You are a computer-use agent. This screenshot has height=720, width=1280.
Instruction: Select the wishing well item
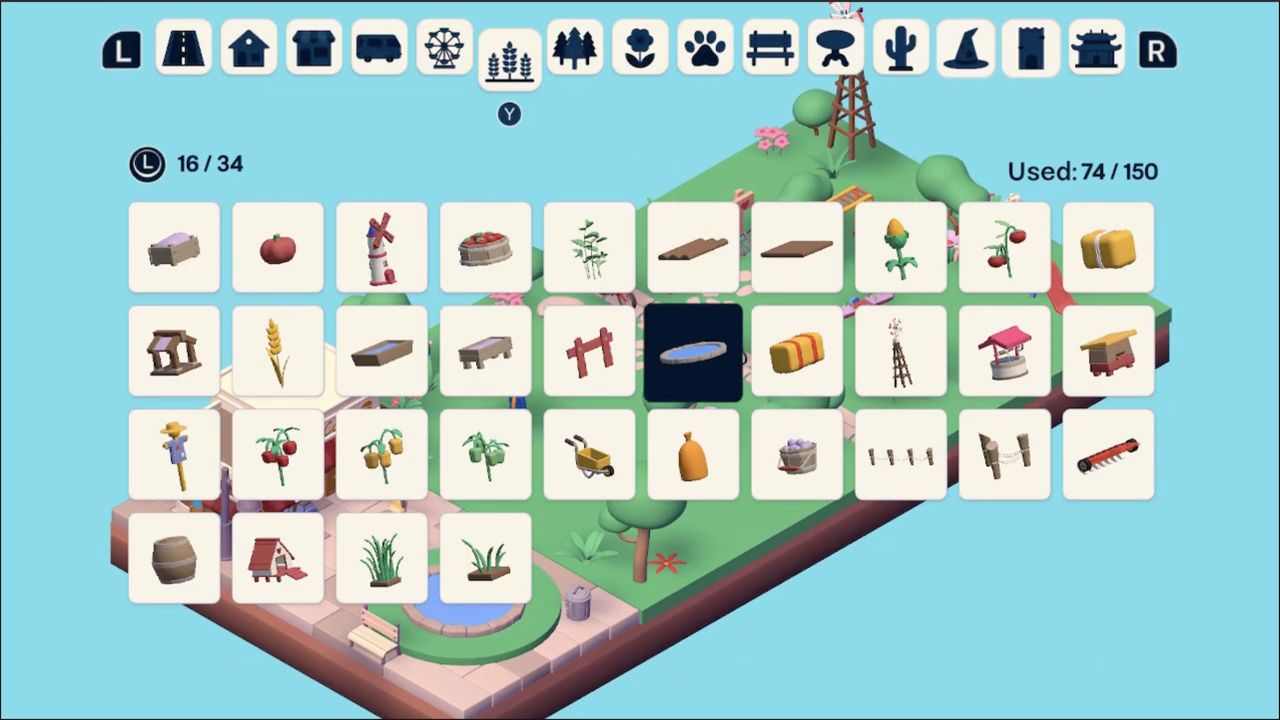1005,351
